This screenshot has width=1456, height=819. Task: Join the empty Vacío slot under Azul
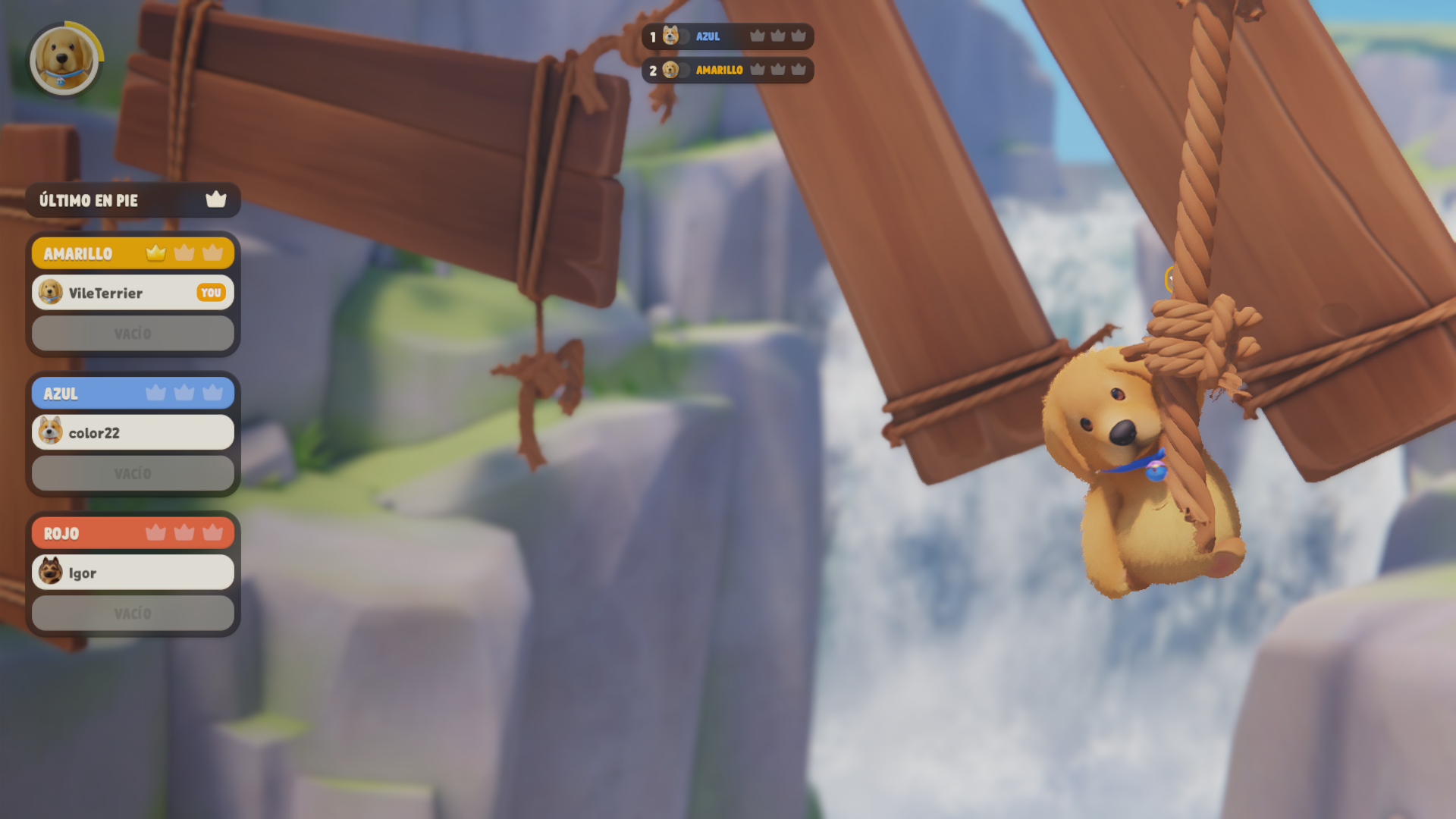tap(133, 474)
